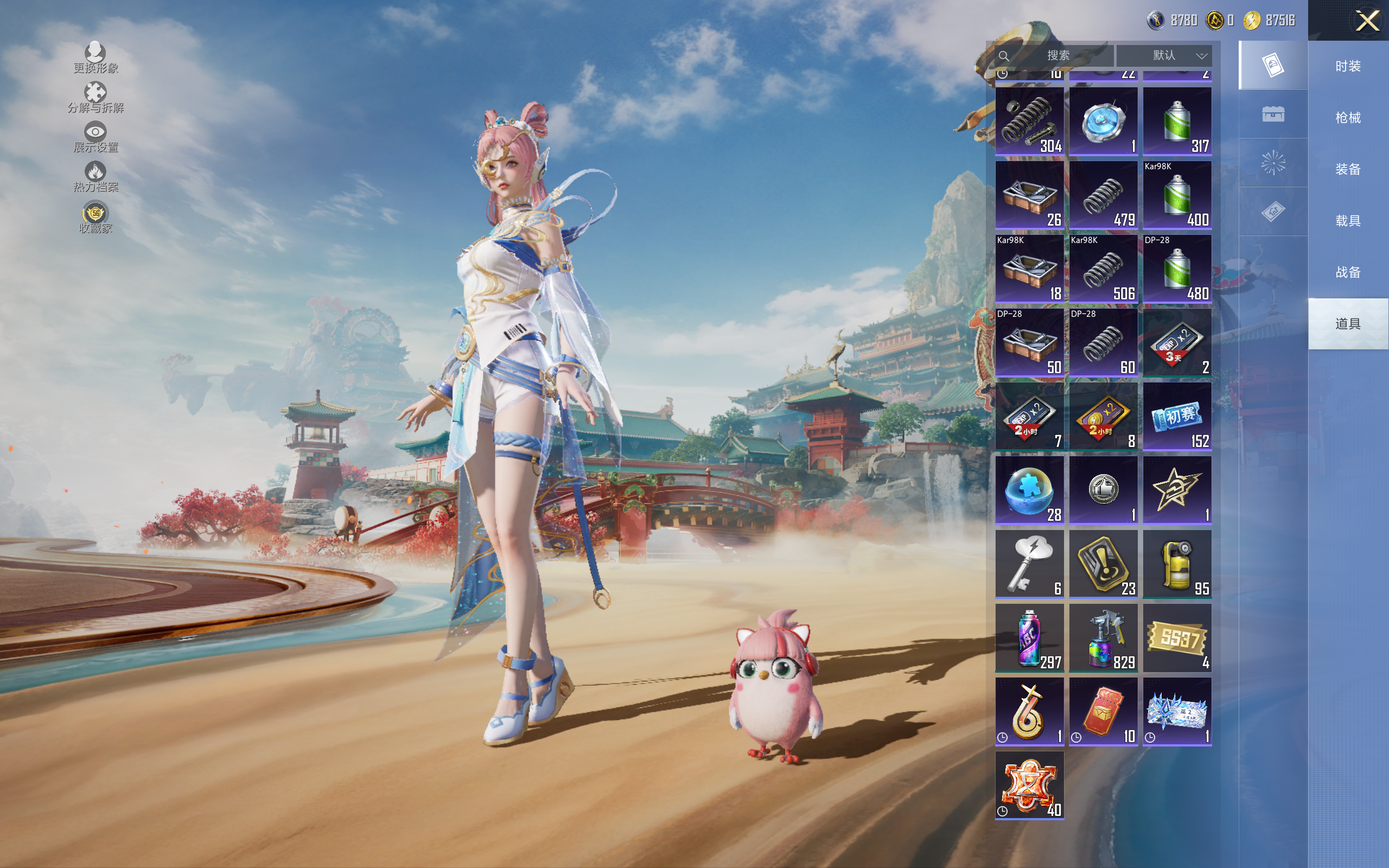
Task: Switch to the 时装 outfit tab
Action: pyautogui.click(x=1348, y=66)
